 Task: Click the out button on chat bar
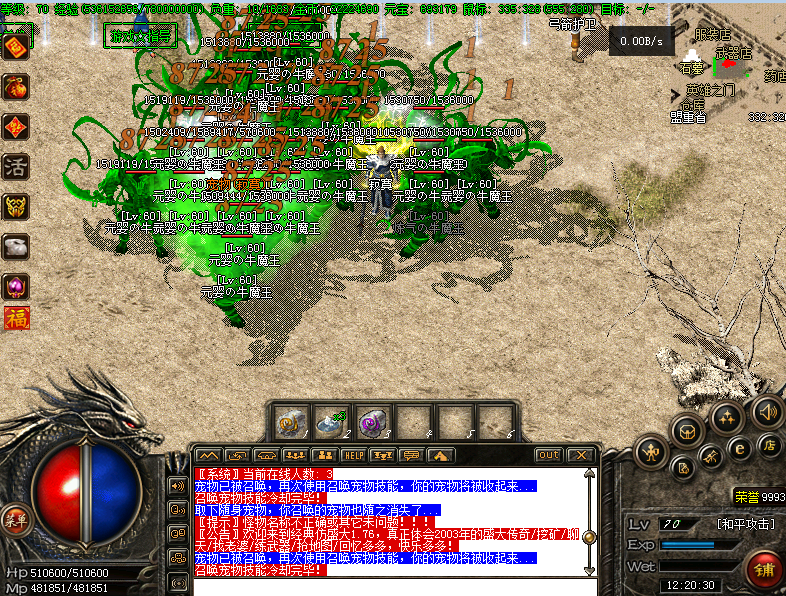click(548, 456)
